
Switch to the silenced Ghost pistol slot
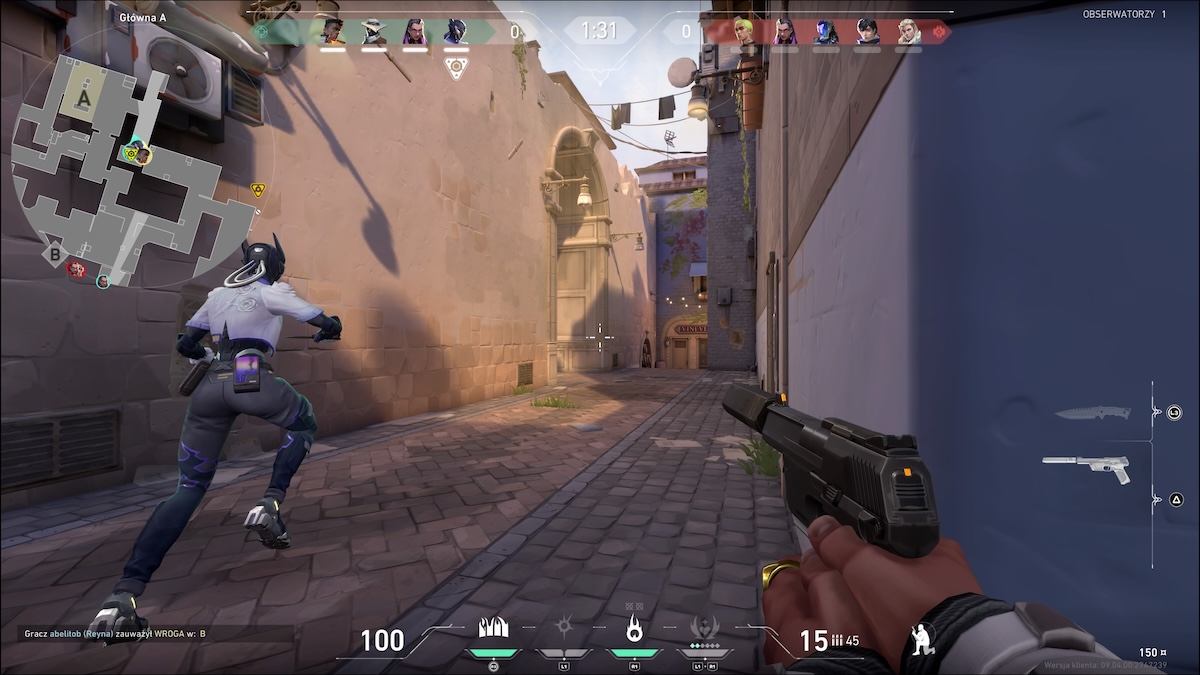pos(1086,466)
